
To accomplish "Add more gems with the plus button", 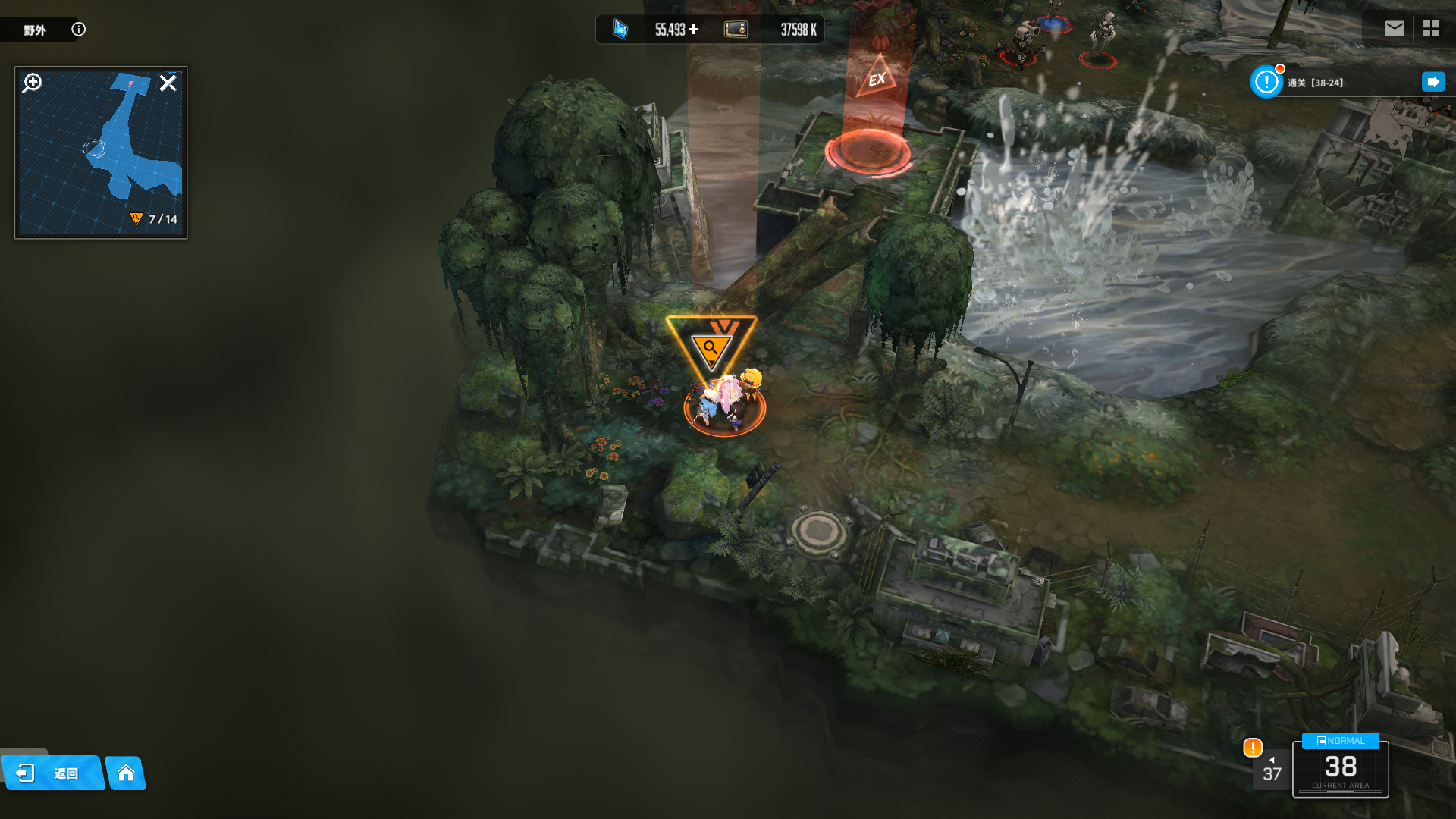I will [x=694, y=30].
